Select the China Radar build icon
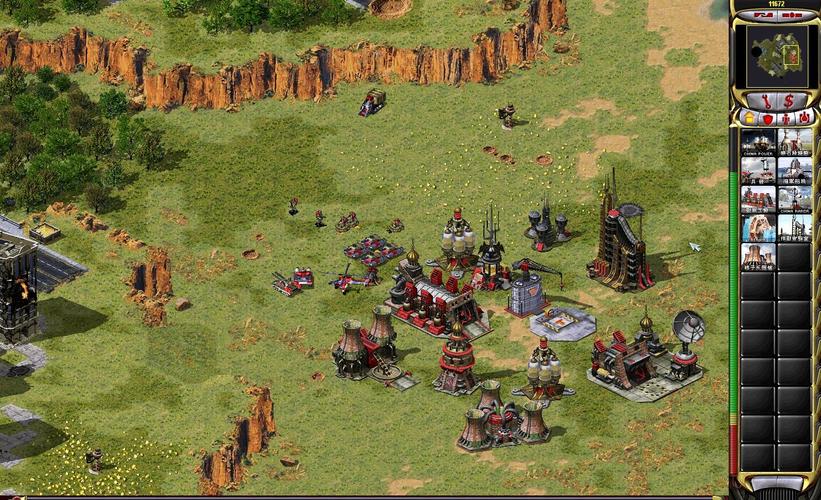 (795, 199)
